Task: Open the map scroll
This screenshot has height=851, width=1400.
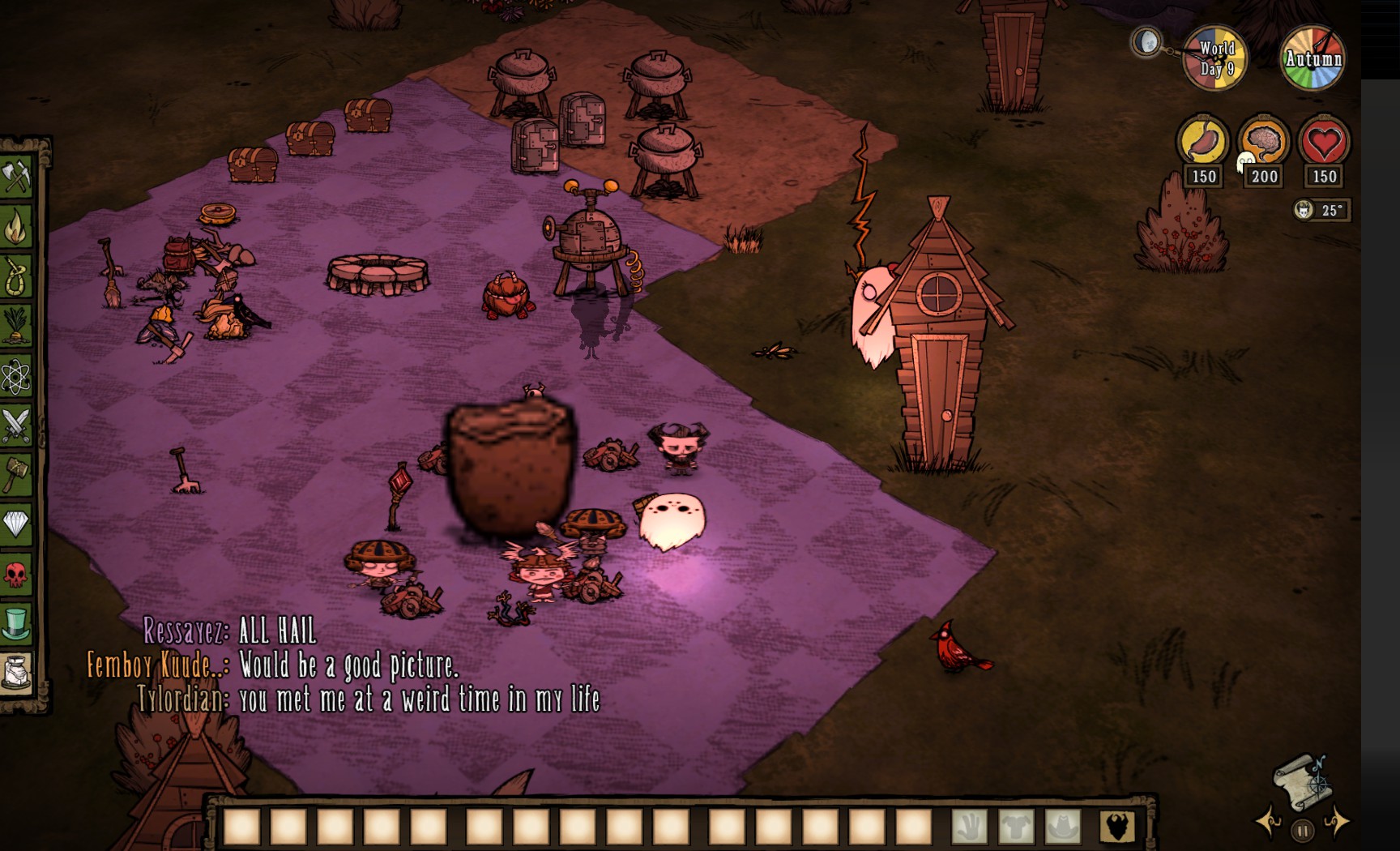Action: coord(1301,781)
